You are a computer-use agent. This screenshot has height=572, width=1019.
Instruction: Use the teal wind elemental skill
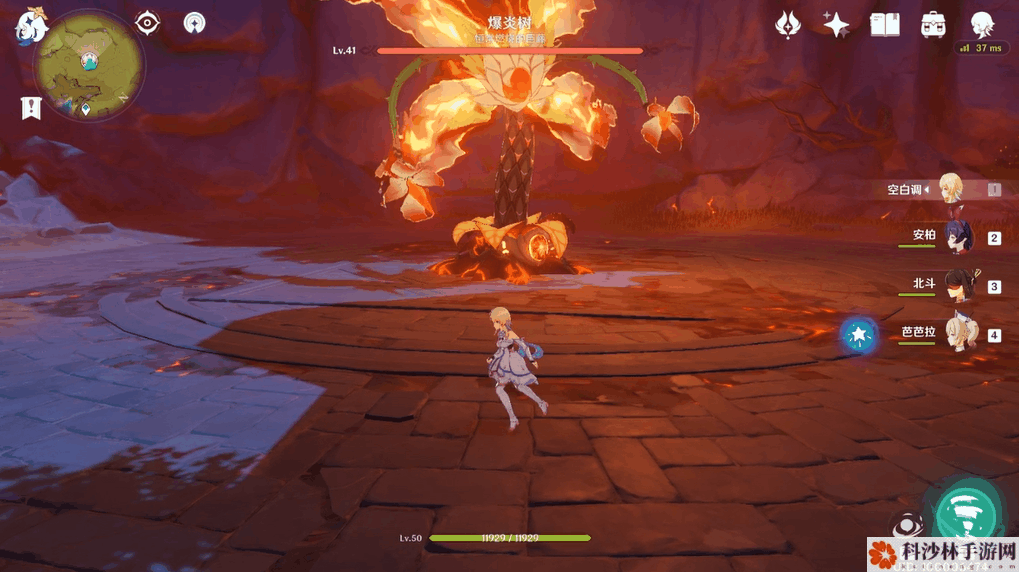coord(968,513)
